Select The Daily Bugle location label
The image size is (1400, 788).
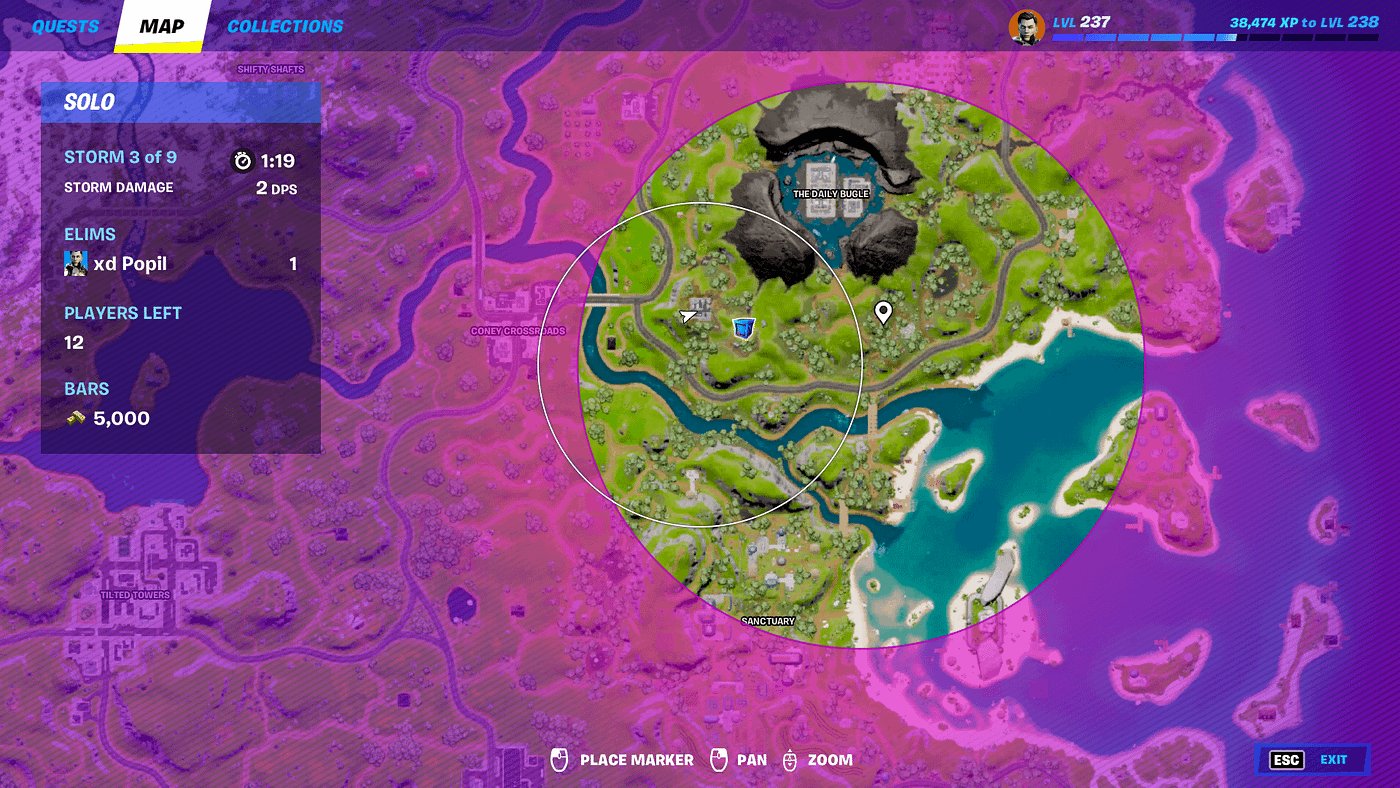pos(831,193)
